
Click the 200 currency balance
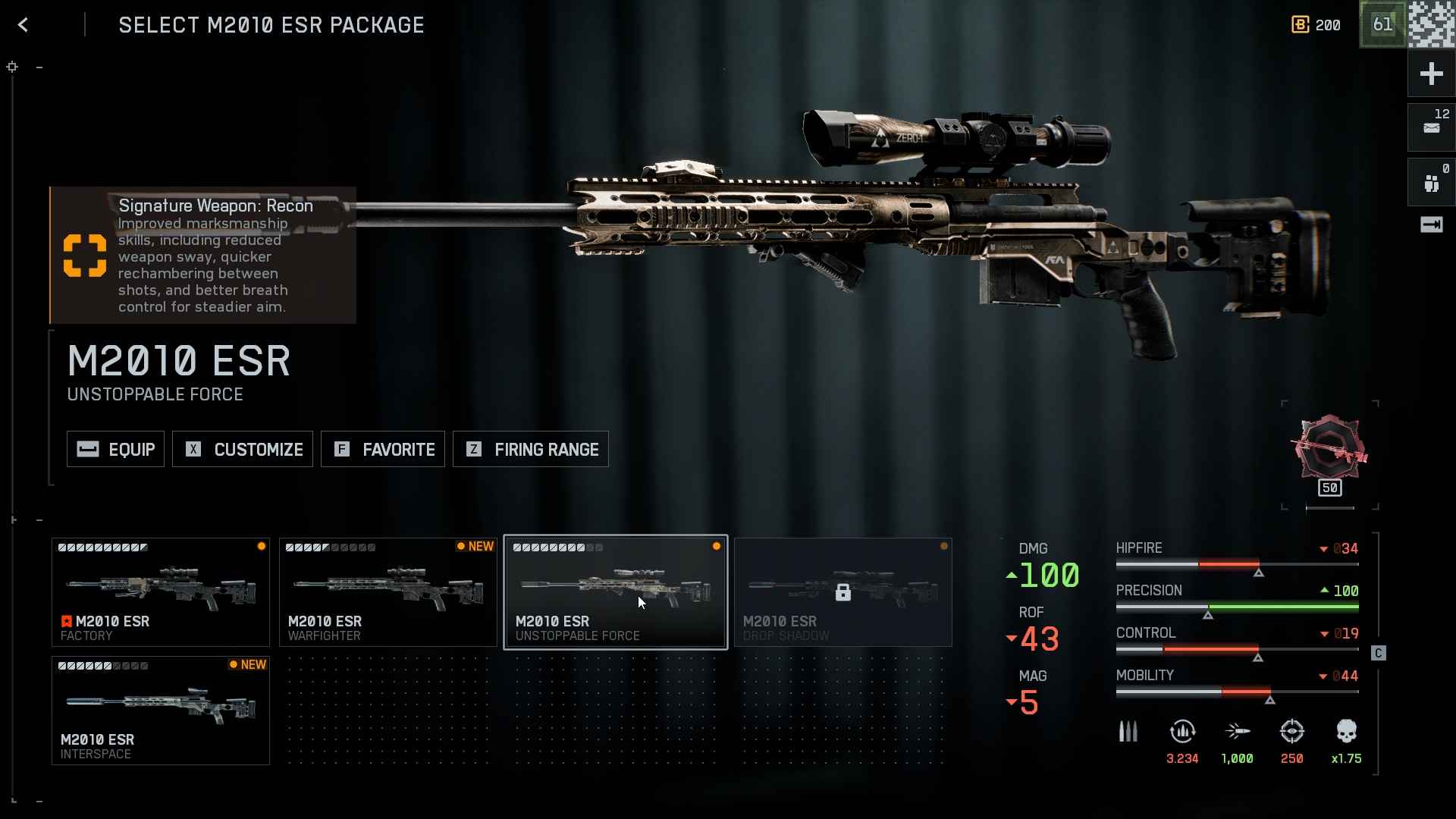(1316, 25)
